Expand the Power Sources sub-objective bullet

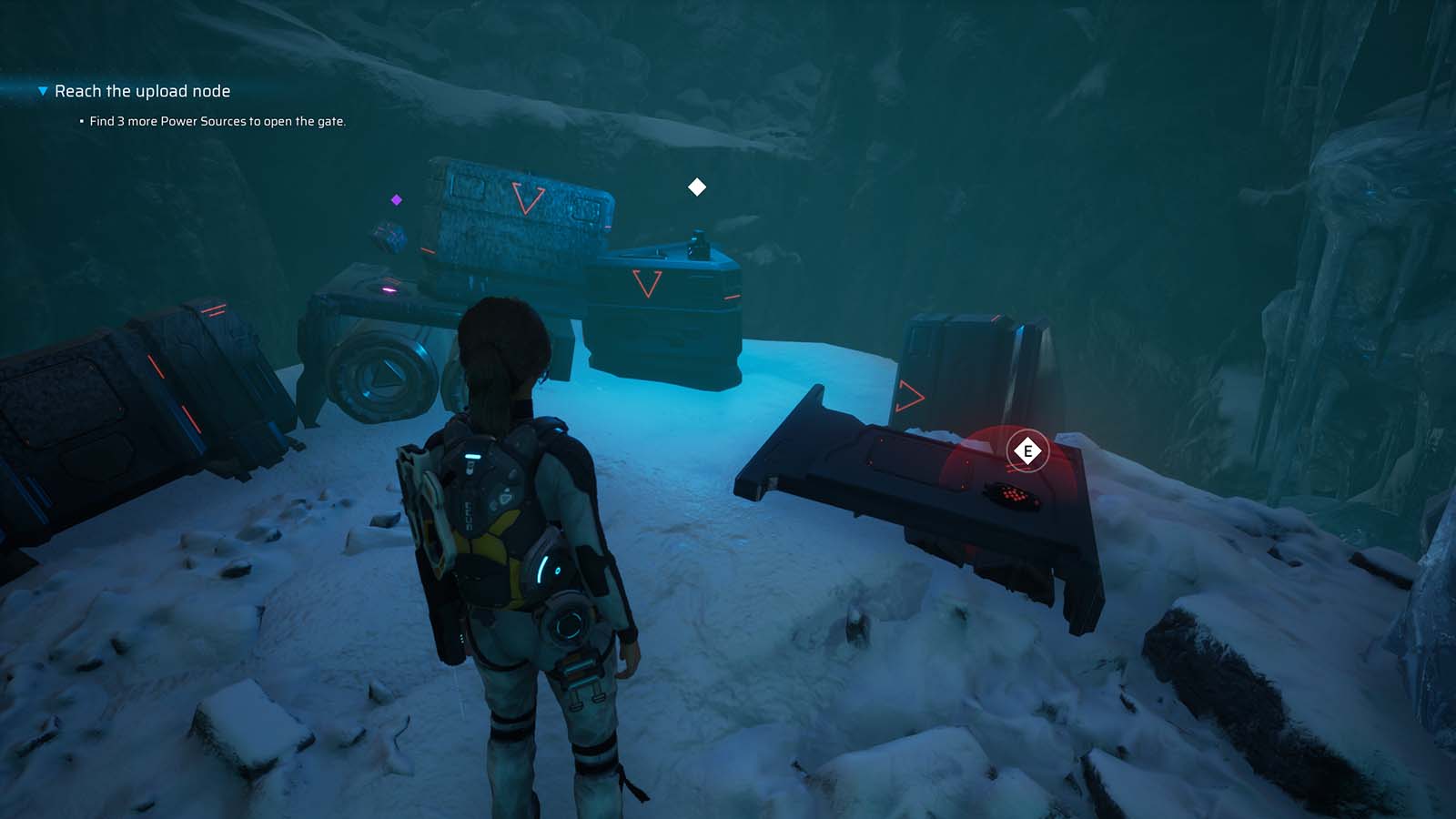click(x=80, y=119)
